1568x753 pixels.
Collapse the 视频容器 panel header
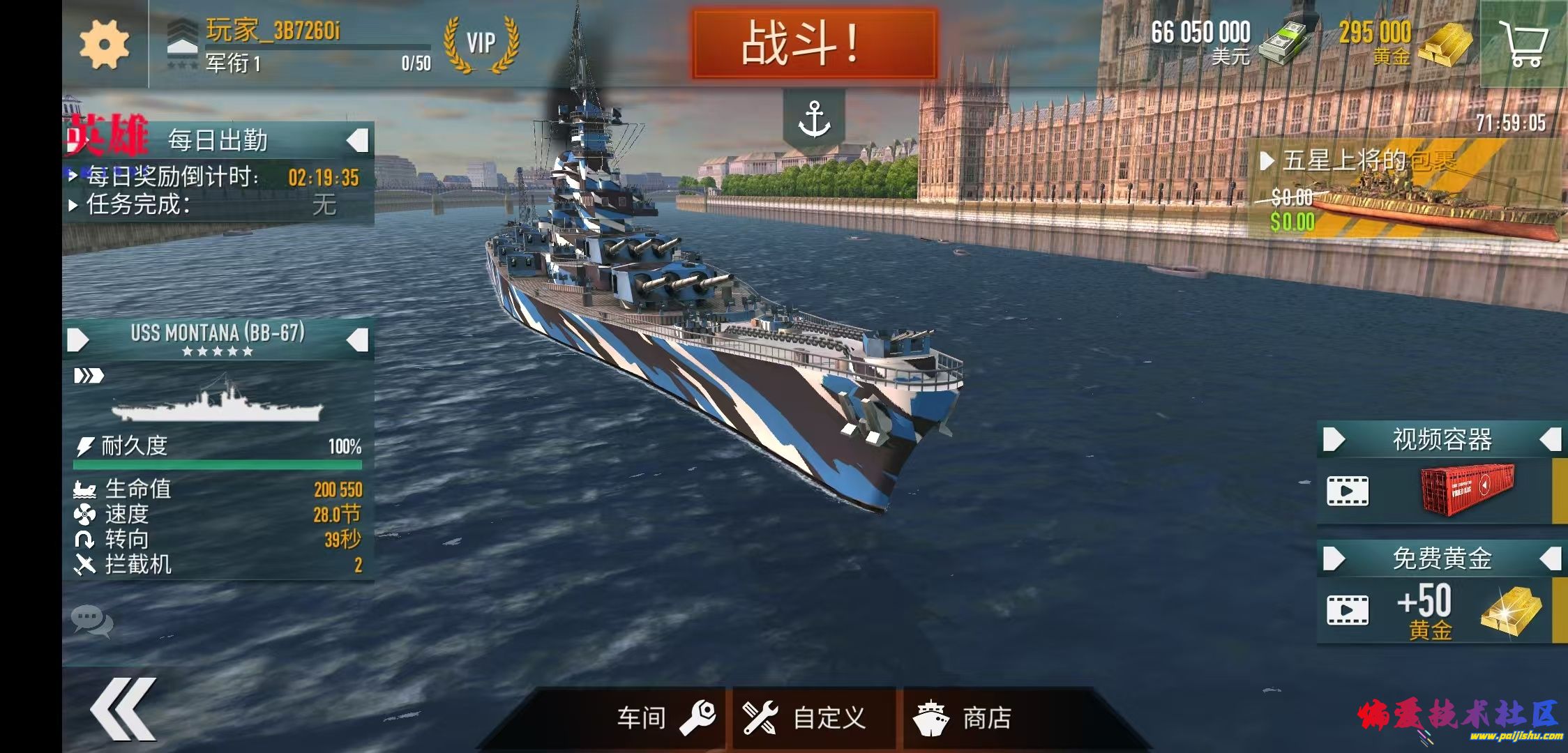click(x=1550, y=440)
